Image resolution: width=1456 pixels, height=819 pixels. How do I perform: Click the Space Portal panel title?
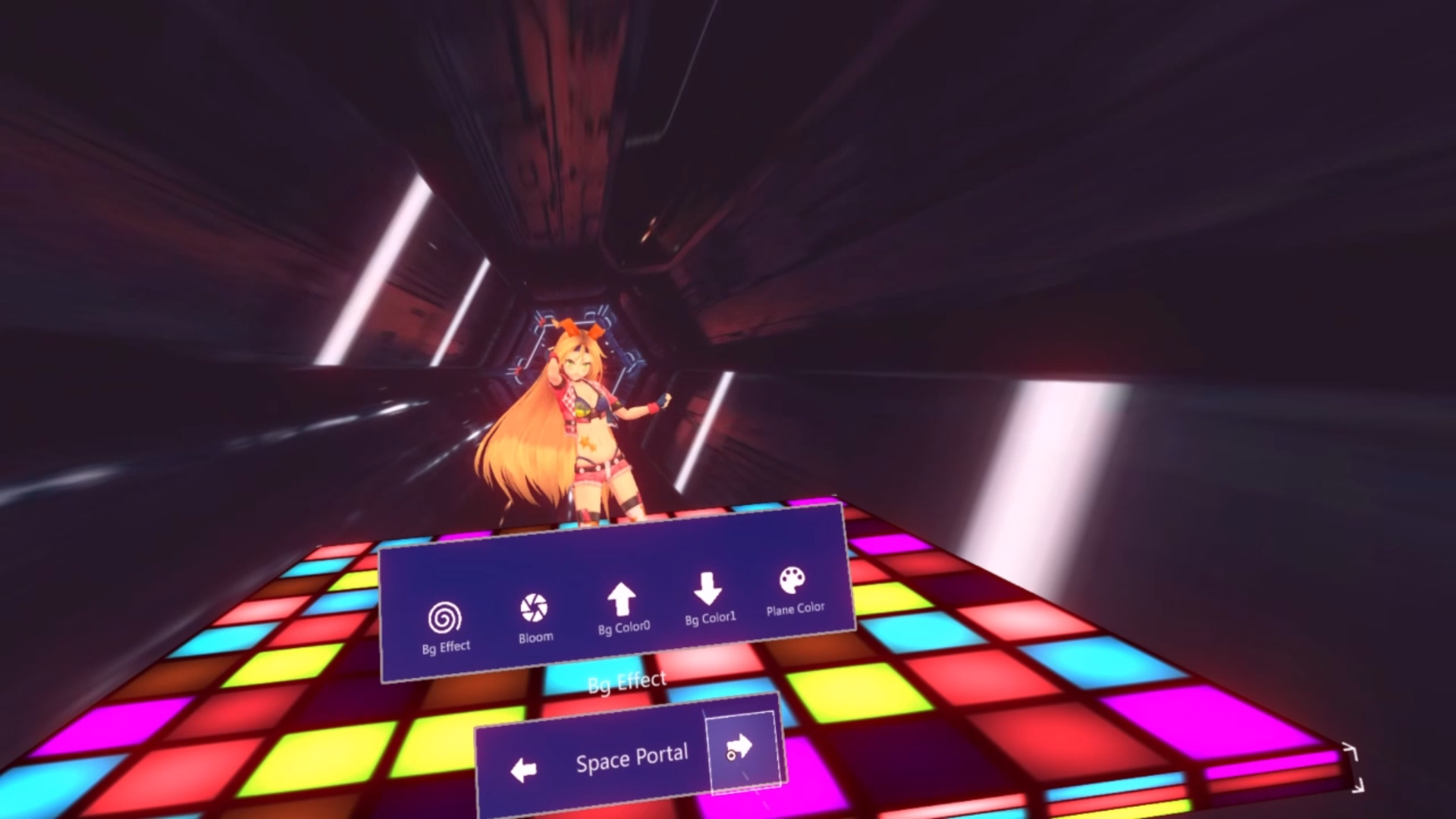(x=632, y=758)
